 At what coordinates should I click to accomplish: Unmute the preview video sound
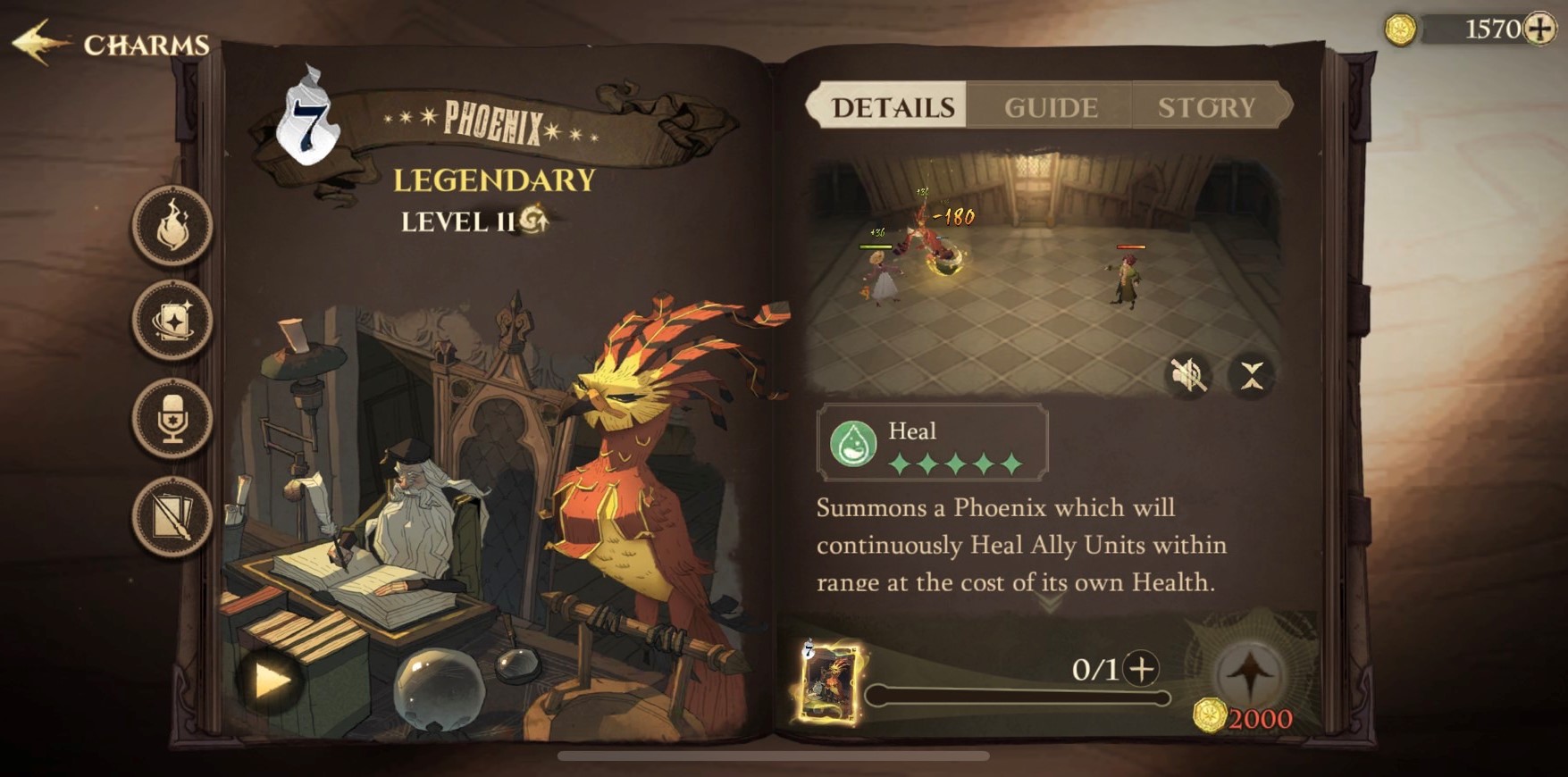1188,375
